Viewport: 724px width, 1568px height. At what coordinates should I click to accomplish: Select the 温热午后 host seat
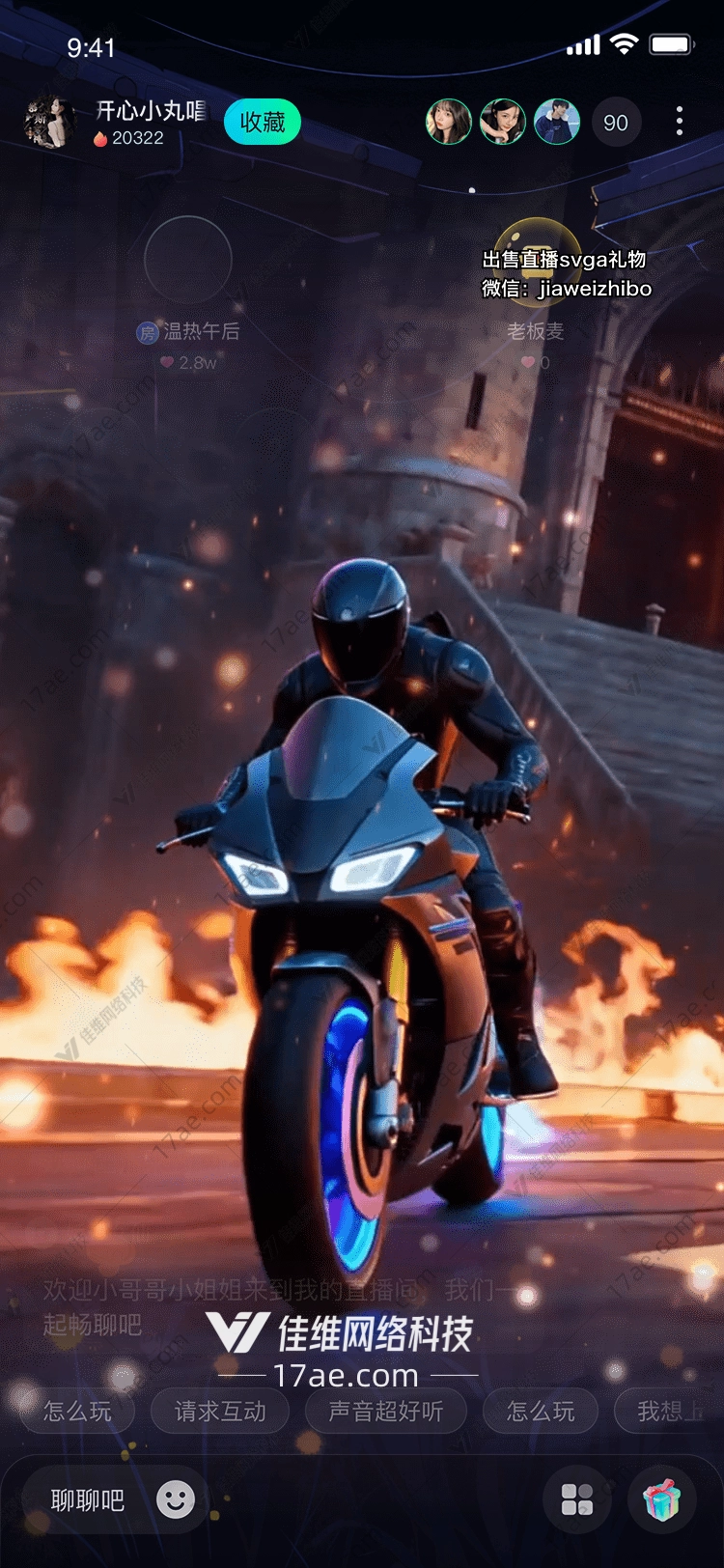pos(188,260)
